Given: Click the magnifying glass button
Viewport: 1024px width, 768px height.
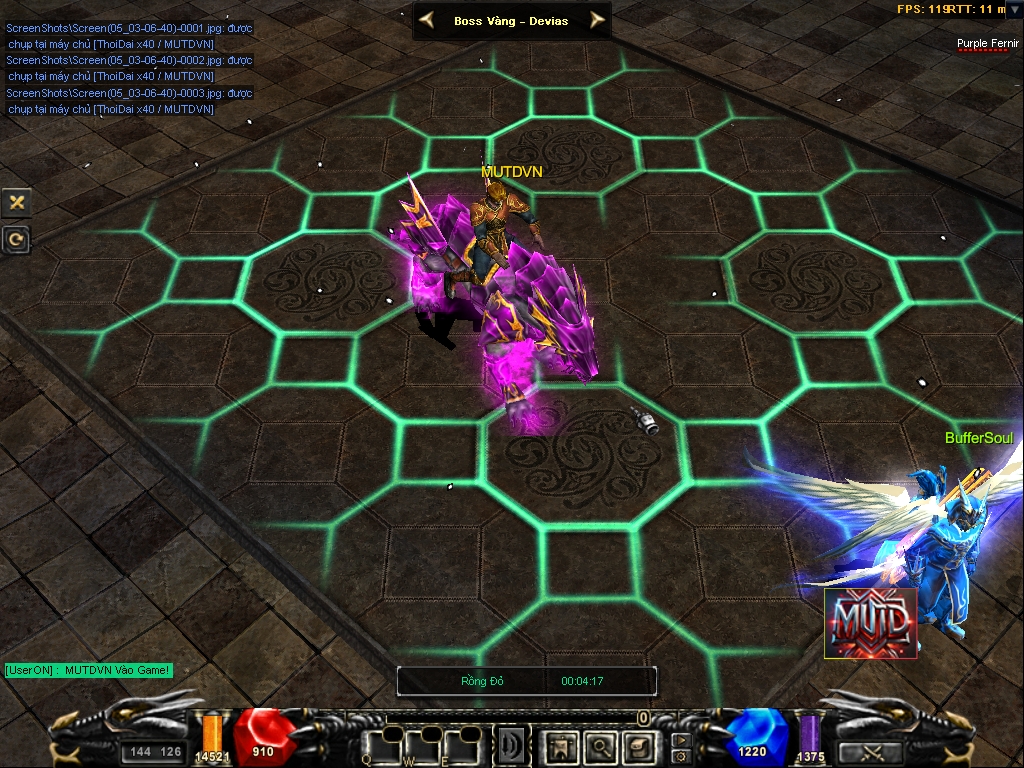Looking at the screenshot, I should tap(600, 746).
